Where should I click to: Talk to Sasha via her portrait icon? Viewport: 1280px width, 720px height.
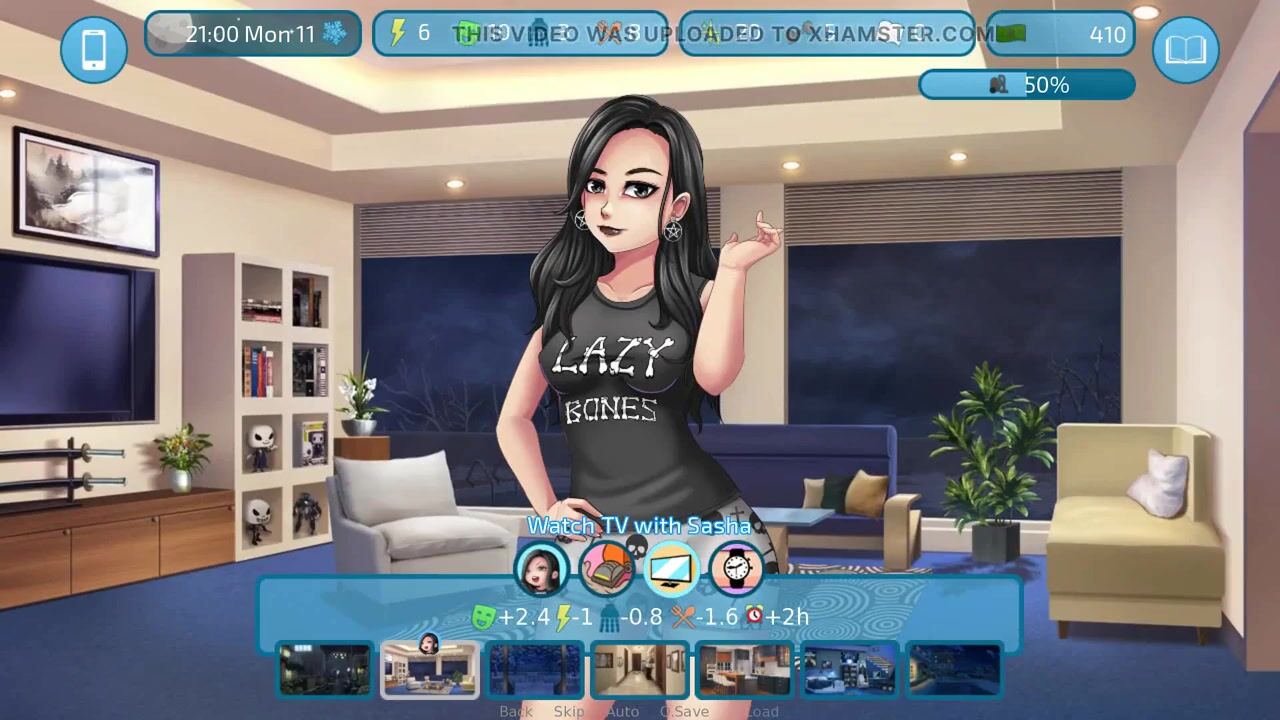(541, 569)
